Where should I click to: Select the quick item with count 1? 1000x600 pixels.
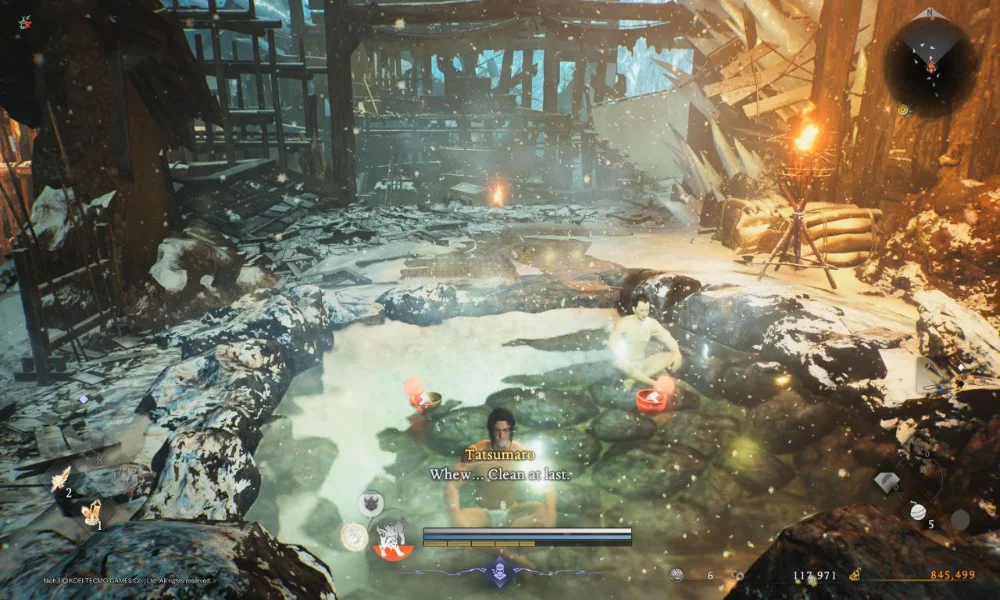tap(91, 511)
